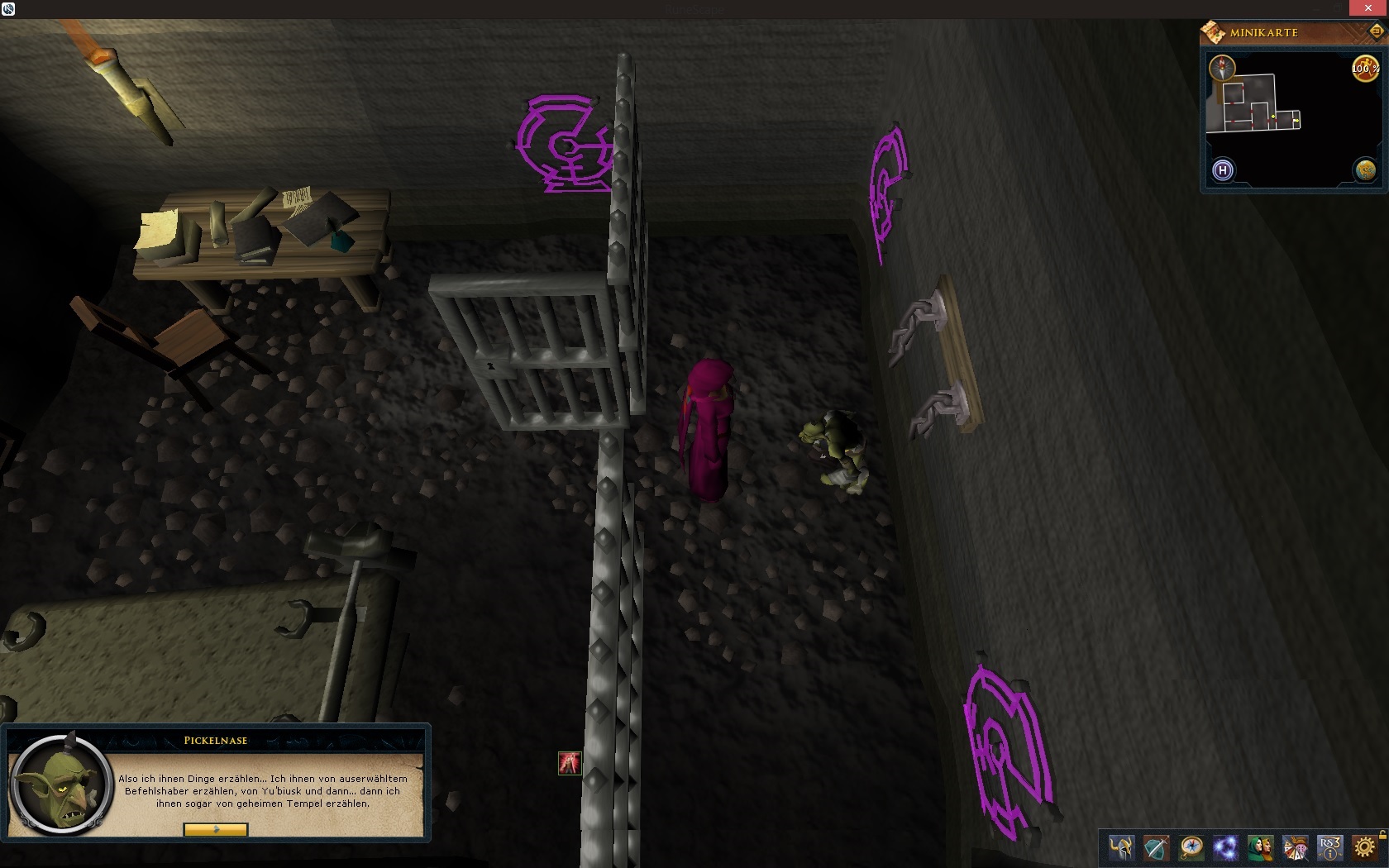
Task: Open the world map globe icon
Action: [x=1365, y=170]
